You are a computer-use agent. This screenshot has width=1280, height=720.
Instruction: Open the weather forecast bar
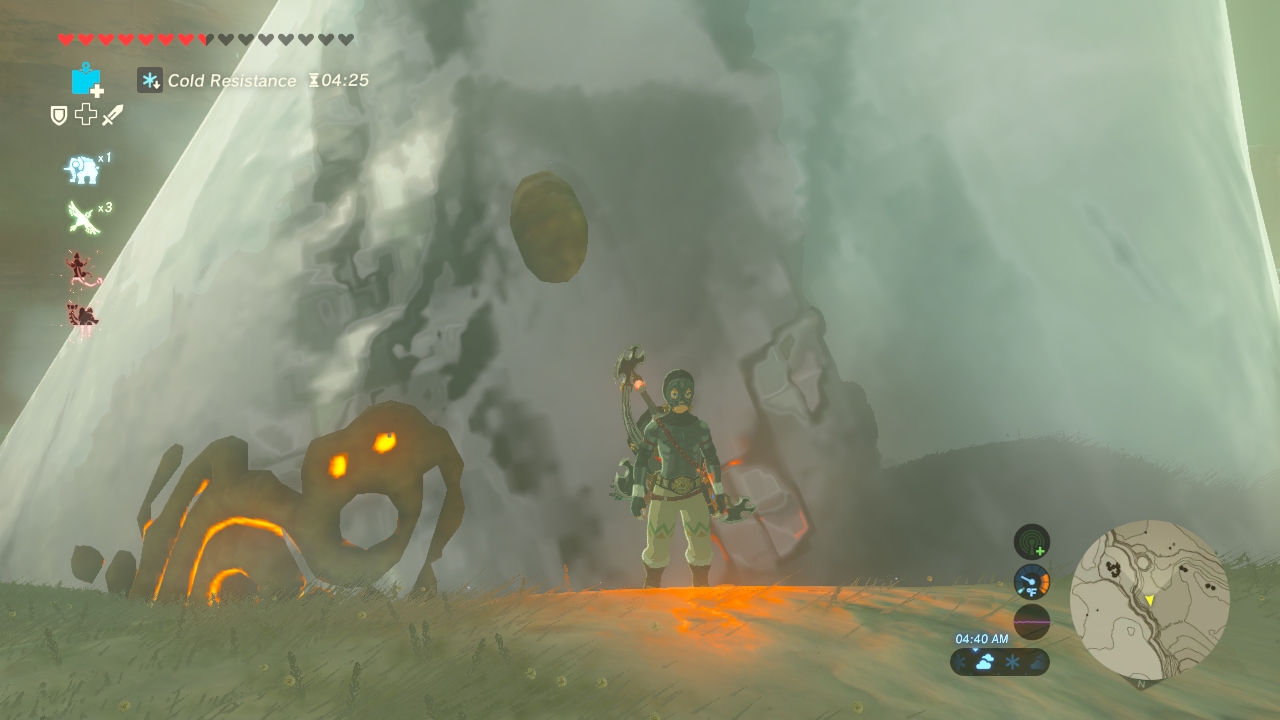999,662
